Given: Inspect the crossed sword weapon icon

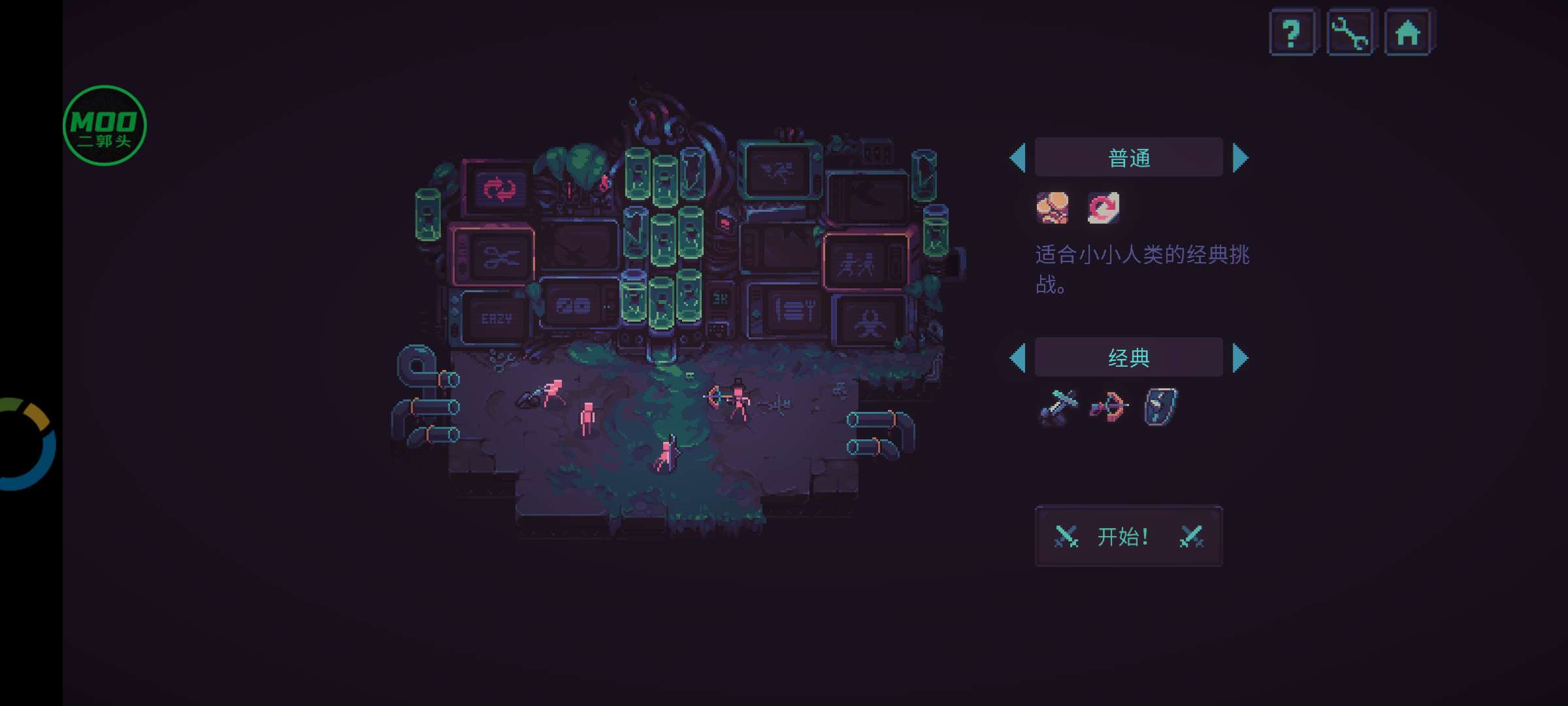Looking at the screenshot, I should (x=1058, y=407).
